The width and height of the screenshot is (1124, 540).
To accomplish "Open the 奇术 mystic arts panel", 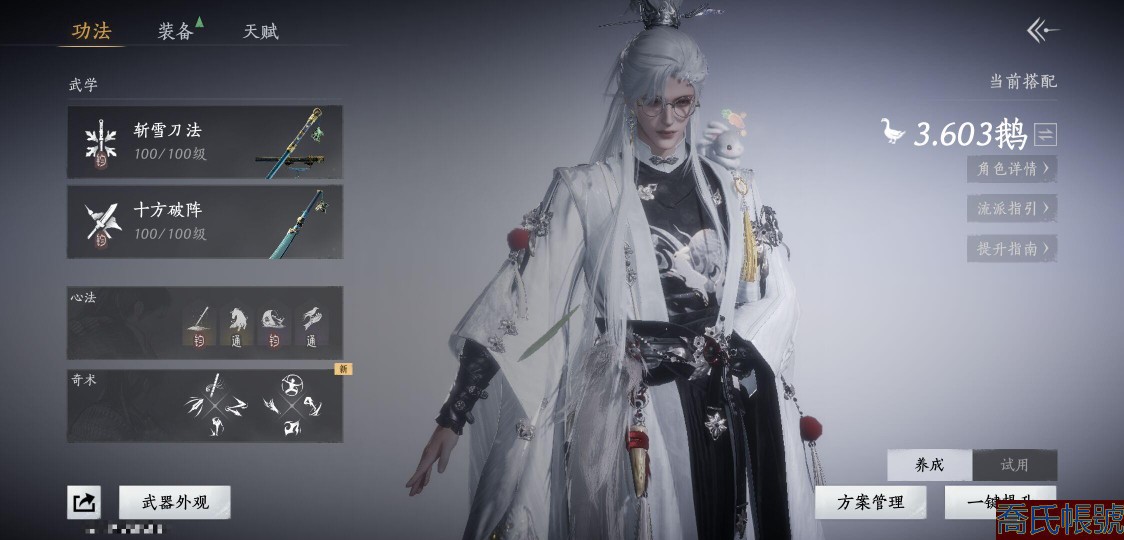I will coord(205,406).
